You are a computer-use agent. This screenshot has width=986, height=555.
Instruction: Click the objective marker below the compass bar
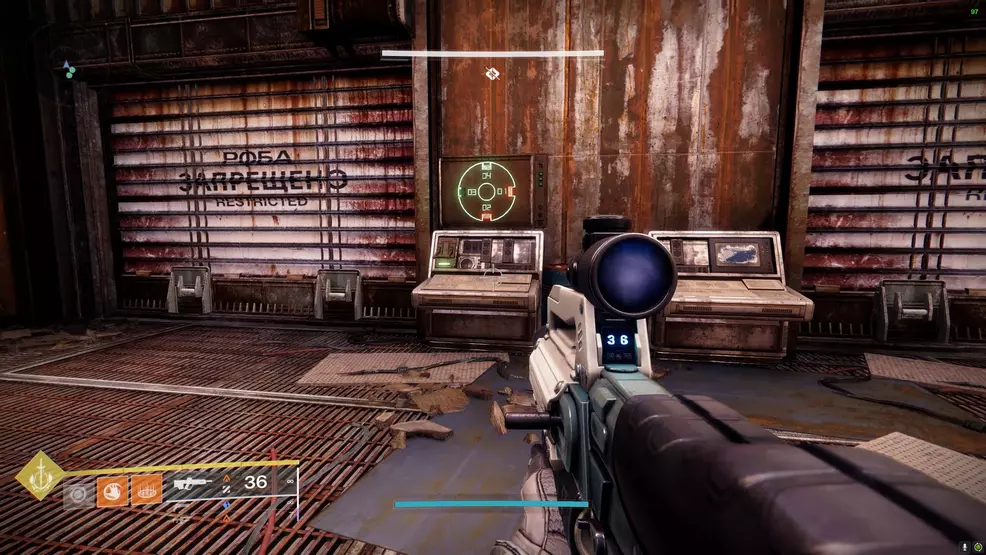point(492,73)
